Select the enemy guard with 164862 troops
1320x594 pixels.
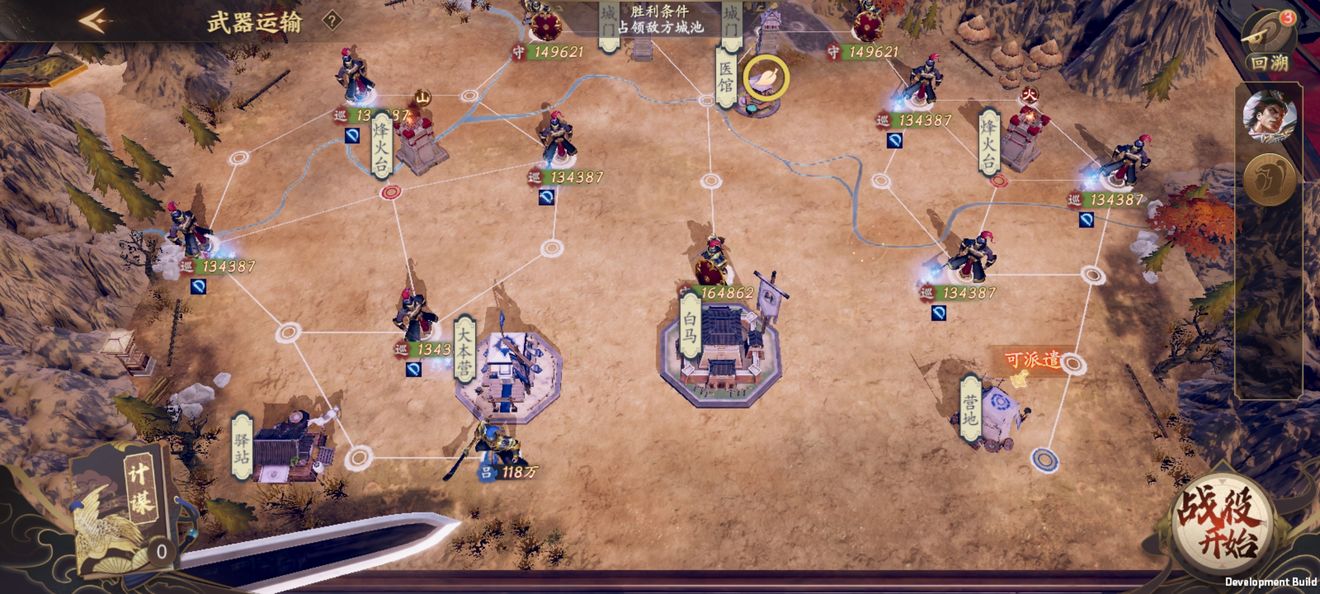click(x=713, y=264)
